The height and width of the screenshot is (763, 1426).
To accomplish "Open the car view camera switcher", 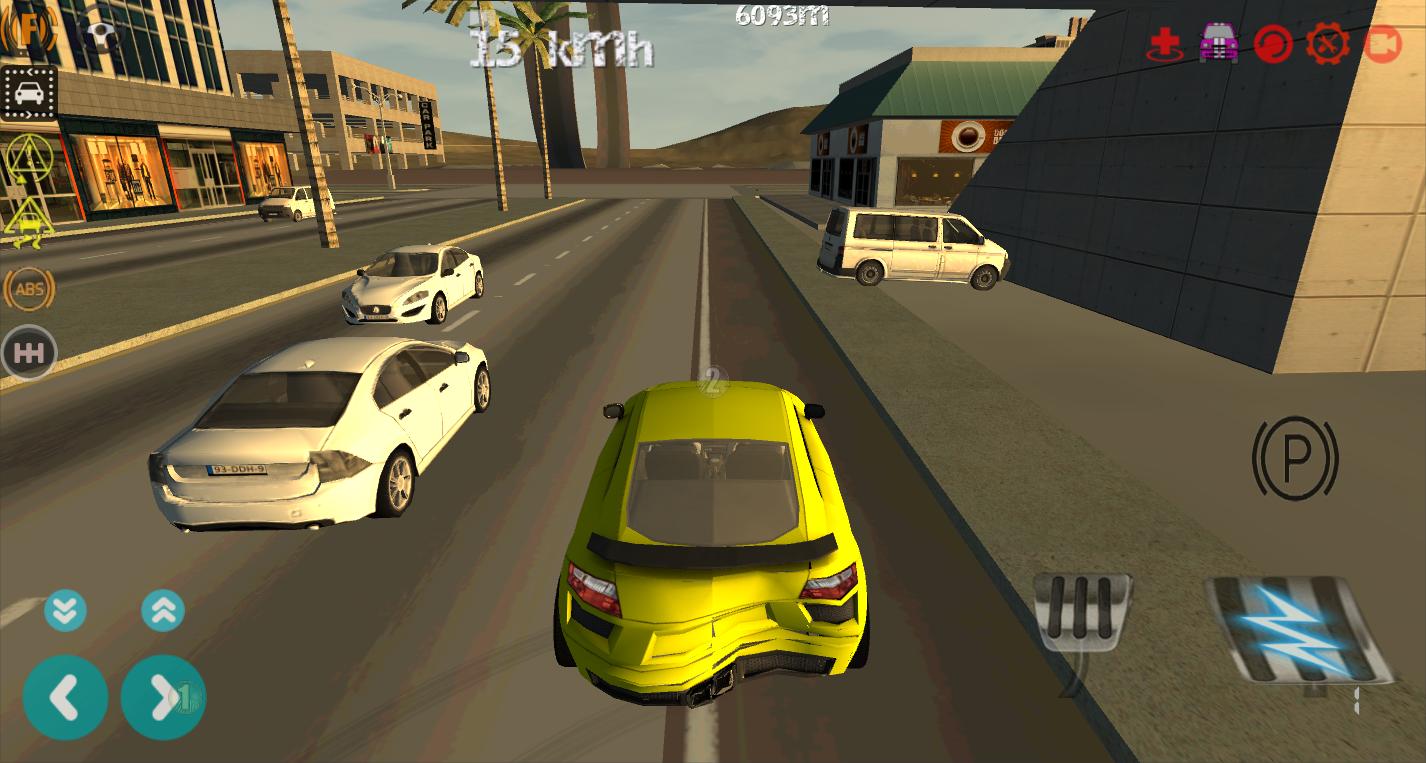I will pyautogui.click(x=28, y=93).
